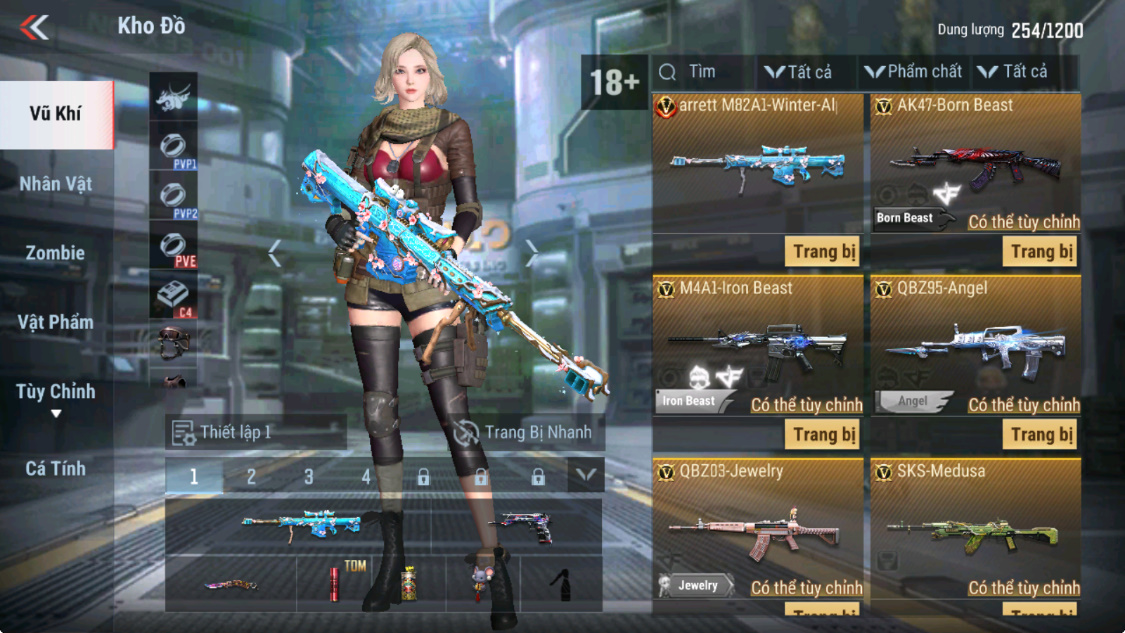The image size is (1125, 633).
Task: Open the Nhân Vật tab
Action: [56, 183]
